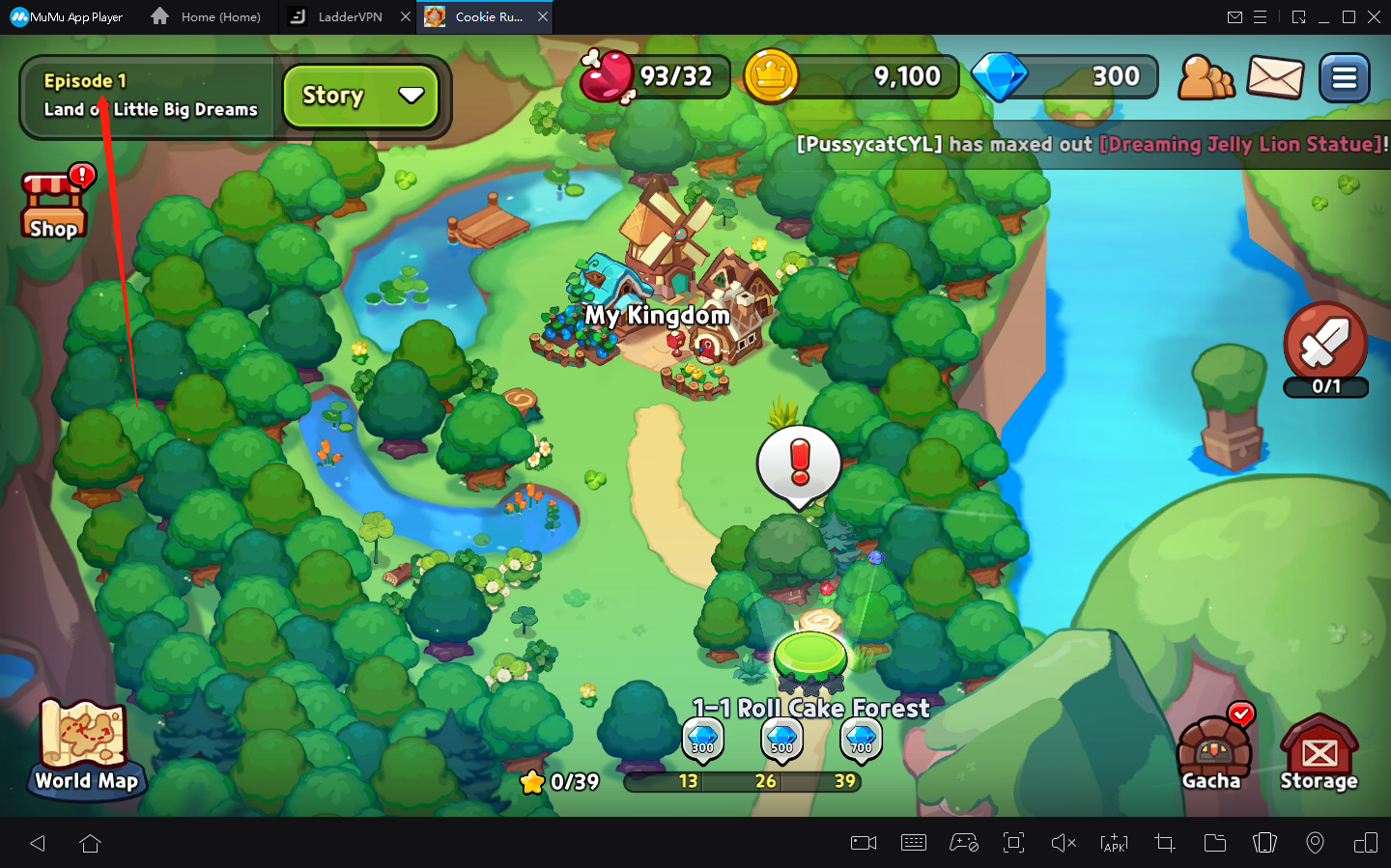Image resolution: width=1391 pixels, height=868 pixels.
Task: Open the emulator APK installer
Action: [x=1114, y=843]
